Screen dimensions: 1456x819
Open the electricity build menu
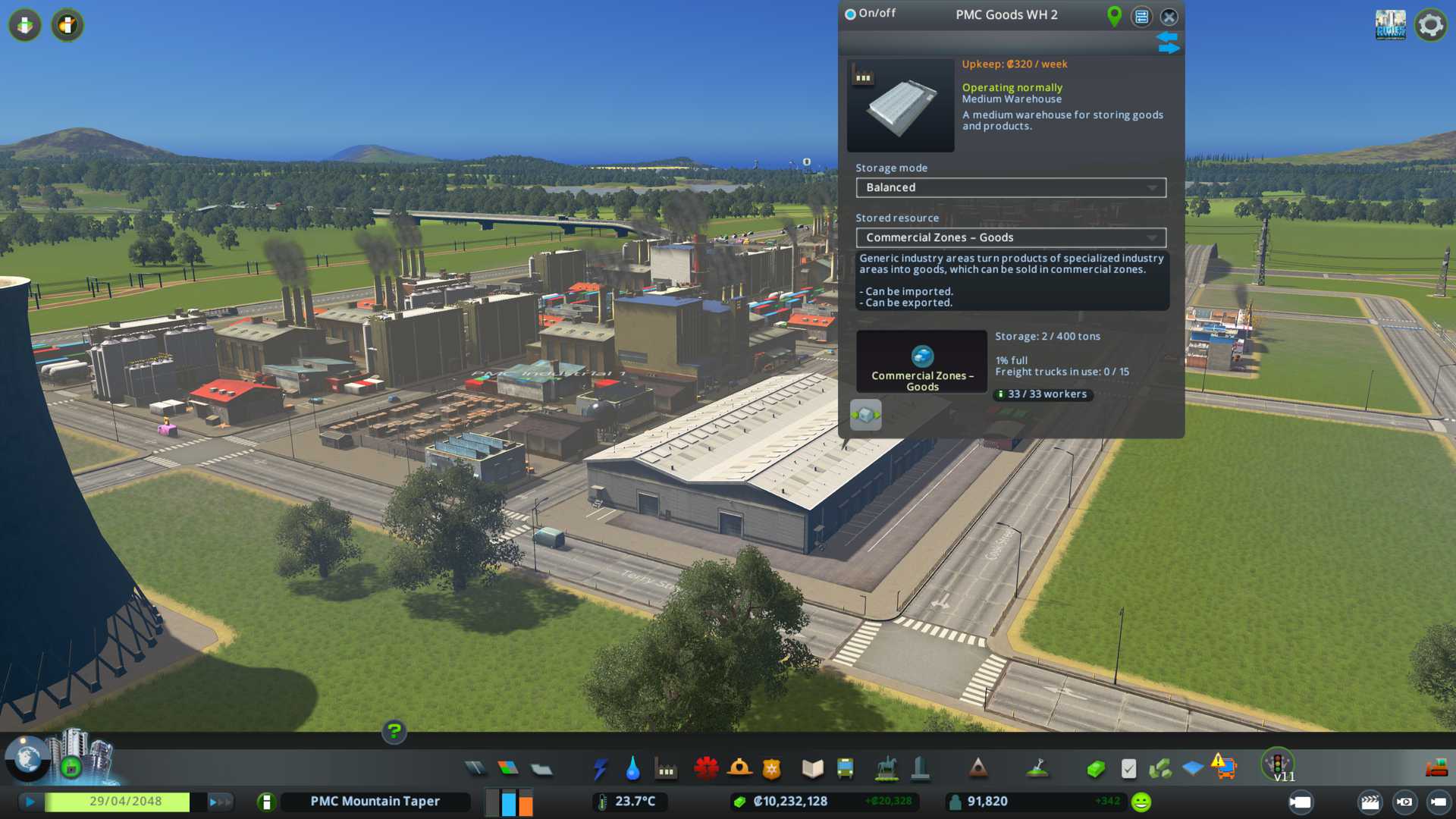pyautogui.click(x=600, y=769)
